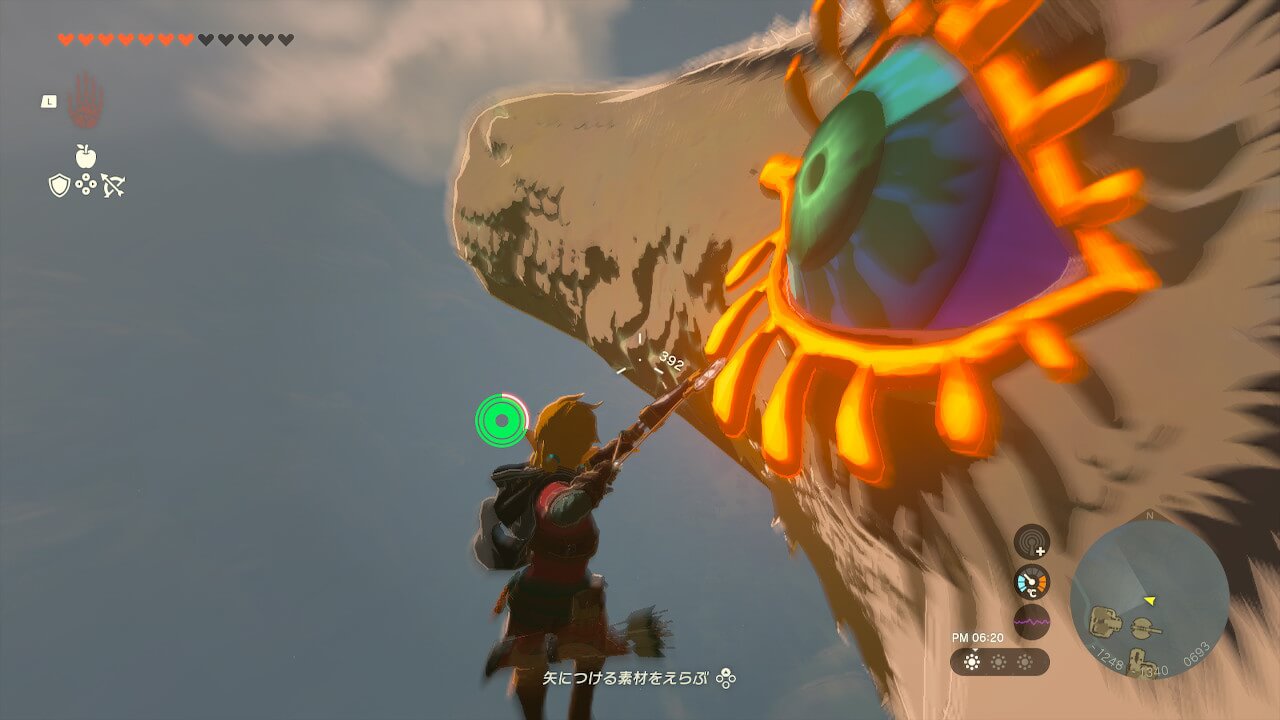Click the sunny weather forecast bar

pos(999,662)
